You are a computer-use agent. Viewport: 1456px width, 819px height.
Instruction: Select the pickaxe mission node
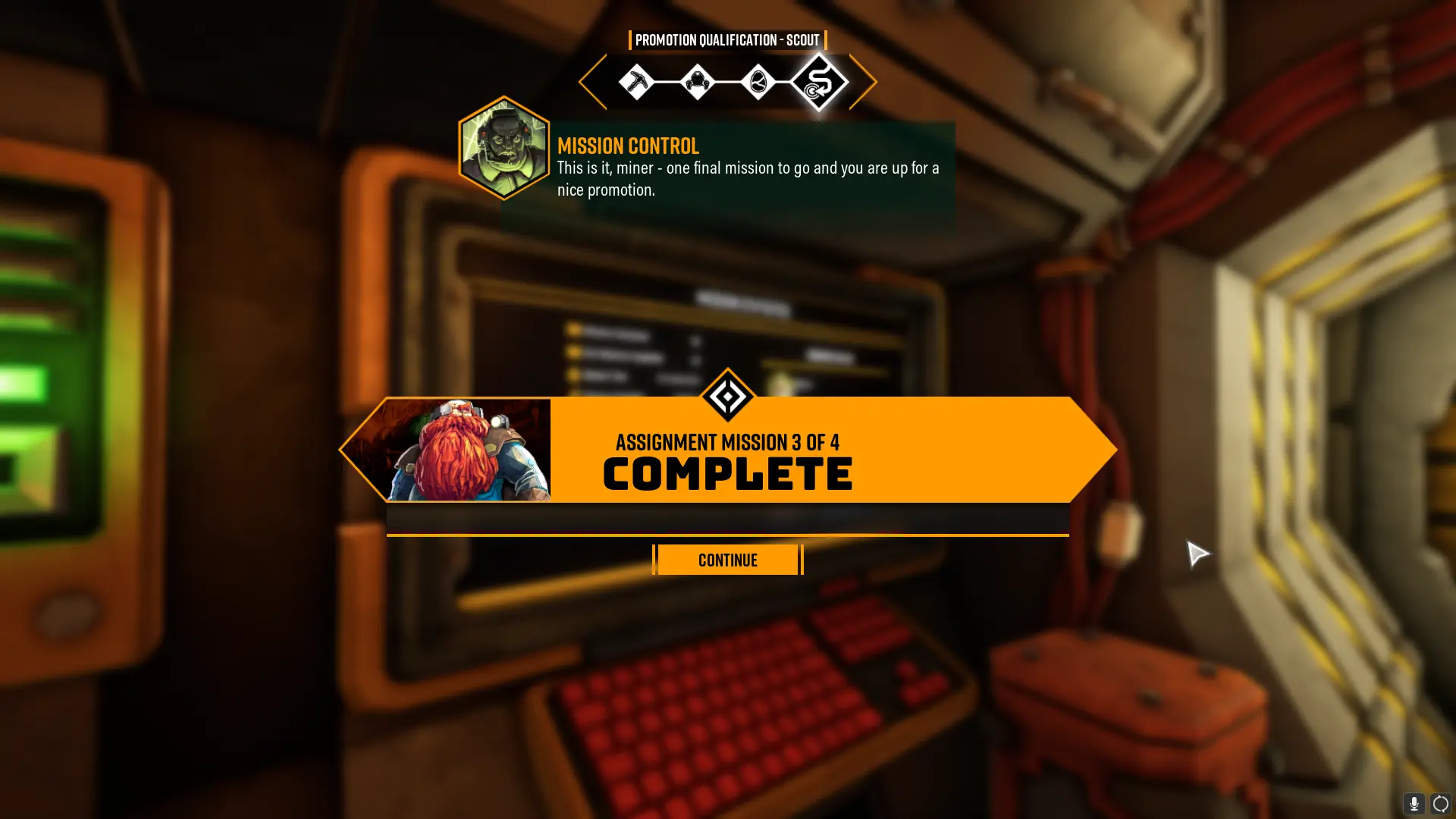click(635, 82)
